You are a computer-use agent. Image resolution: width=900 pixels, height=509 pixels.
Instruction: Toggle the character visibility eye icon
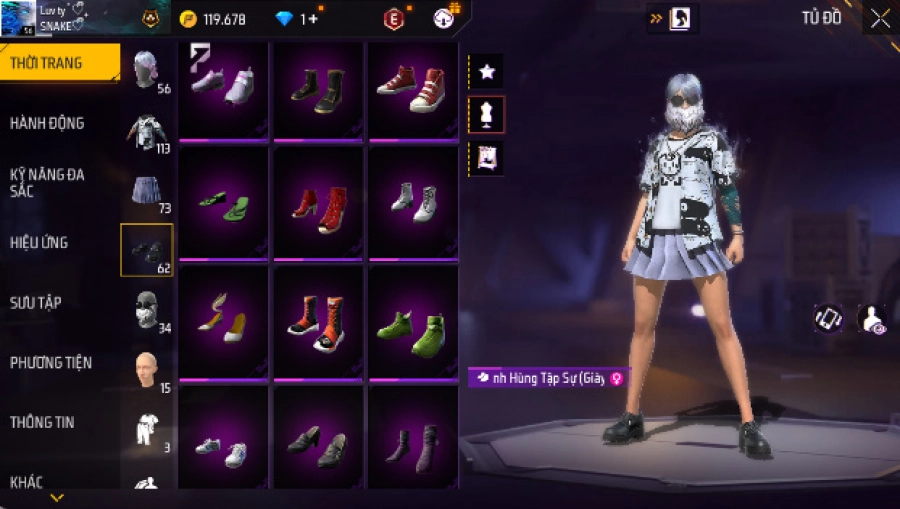coord(872,319)
